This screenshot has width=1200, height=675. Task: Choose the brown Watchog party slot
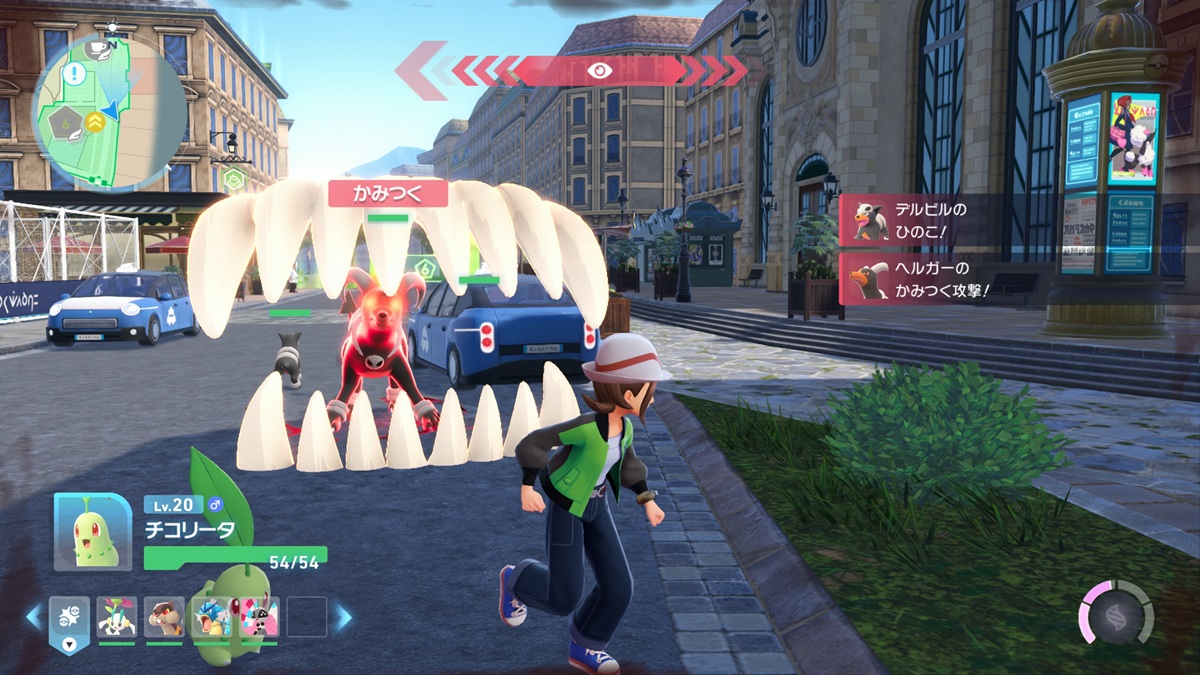tap(164, 618)
